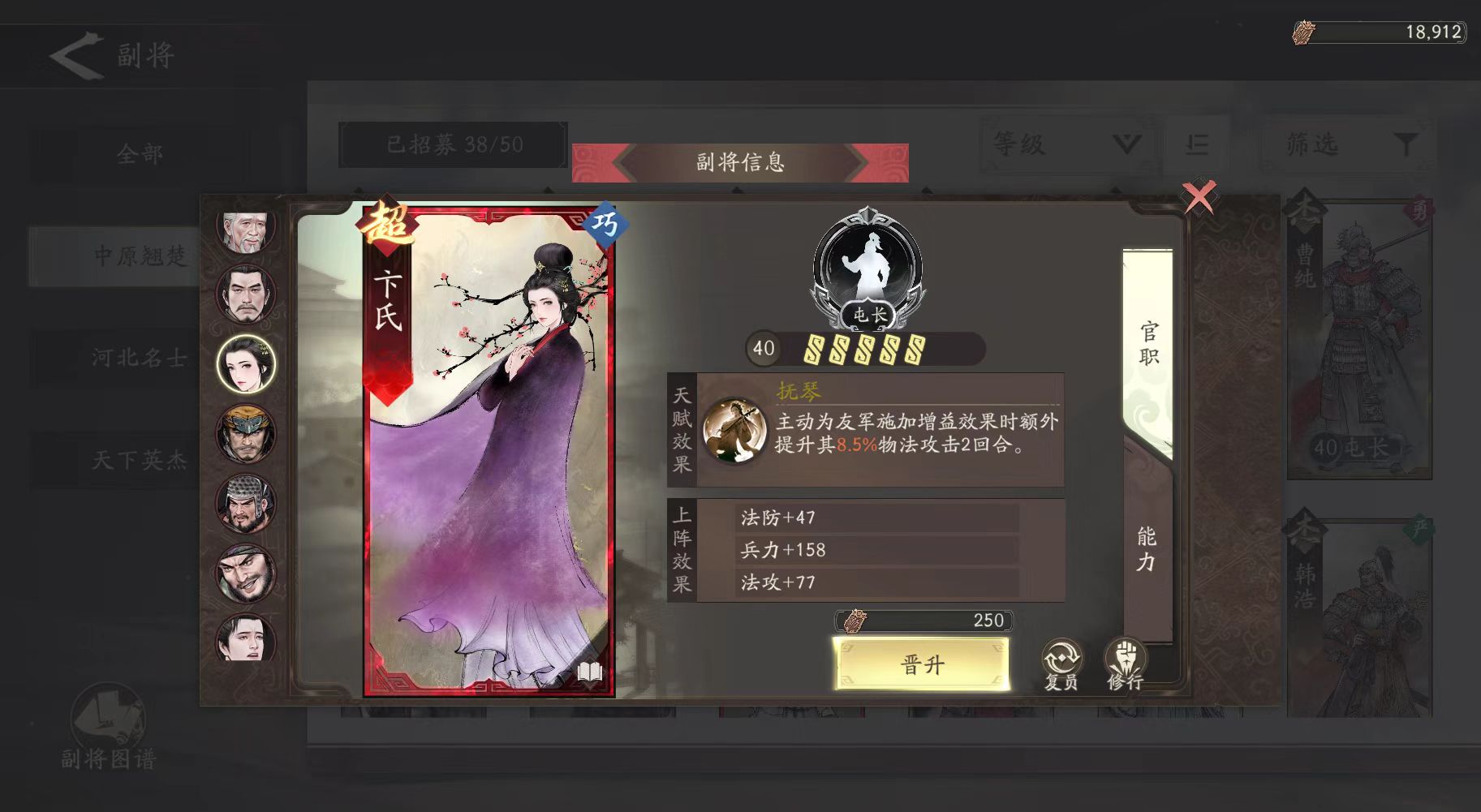Select the topmost elder portrait avatar
Screen dimensions: 1481x812
click(x=246, y=228)
